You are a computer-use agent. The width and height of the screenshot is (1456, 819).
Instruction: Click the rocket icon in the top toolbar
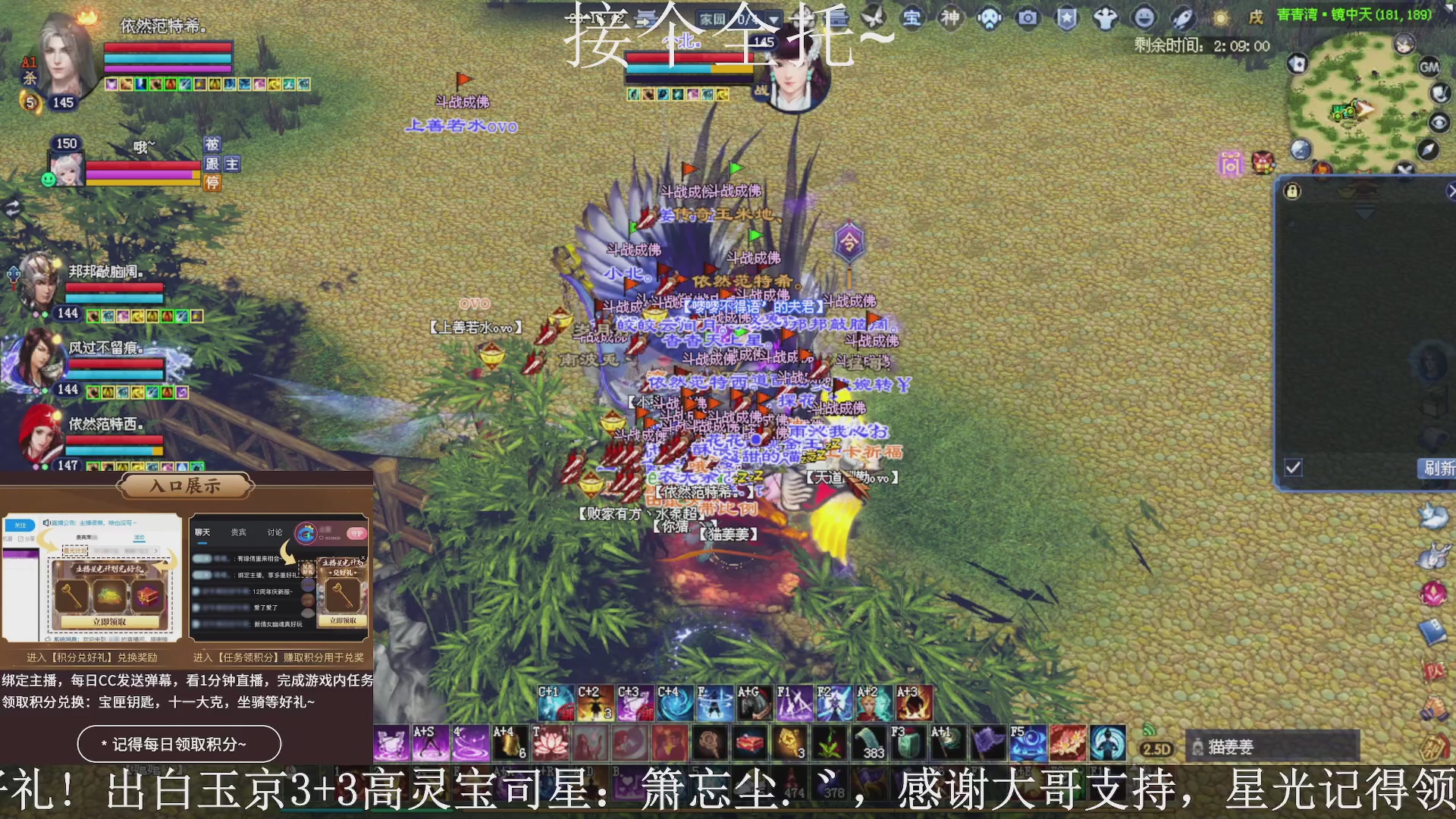pos(1181,18)
